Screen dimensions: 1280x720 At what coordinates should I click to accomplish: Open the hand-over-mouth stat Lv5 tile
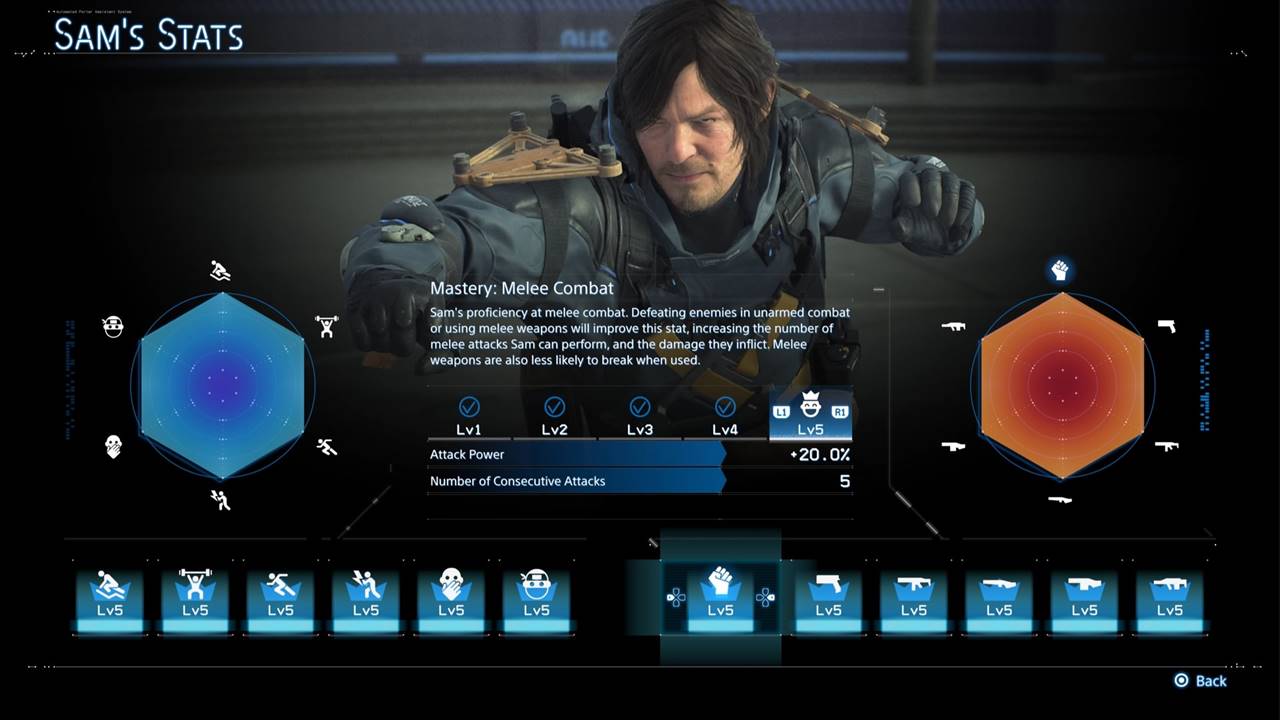(x=451, y=598)
